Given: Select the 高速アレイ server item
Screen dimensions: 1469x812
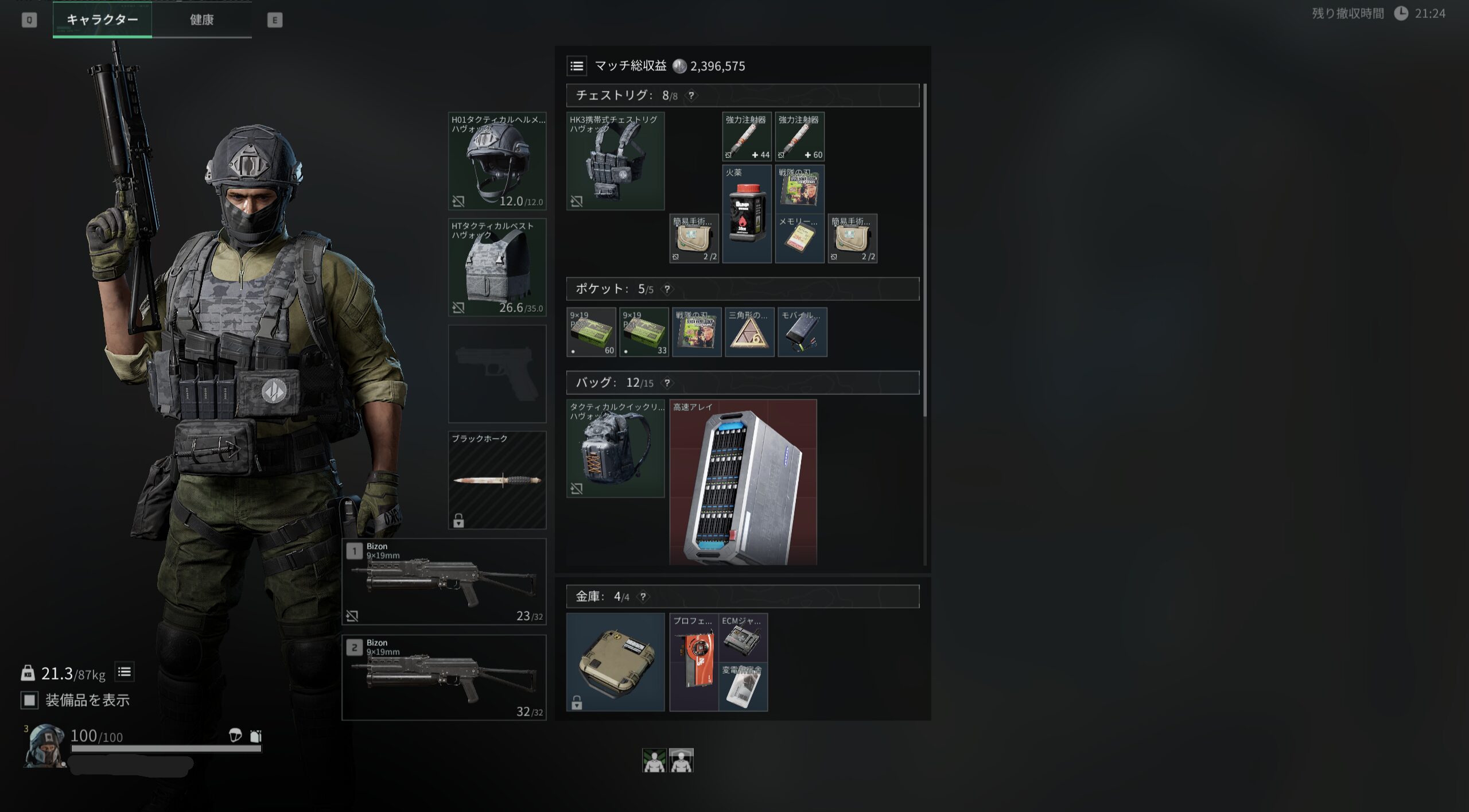Looking at the screenshot, I should click(x=743, y=482).
